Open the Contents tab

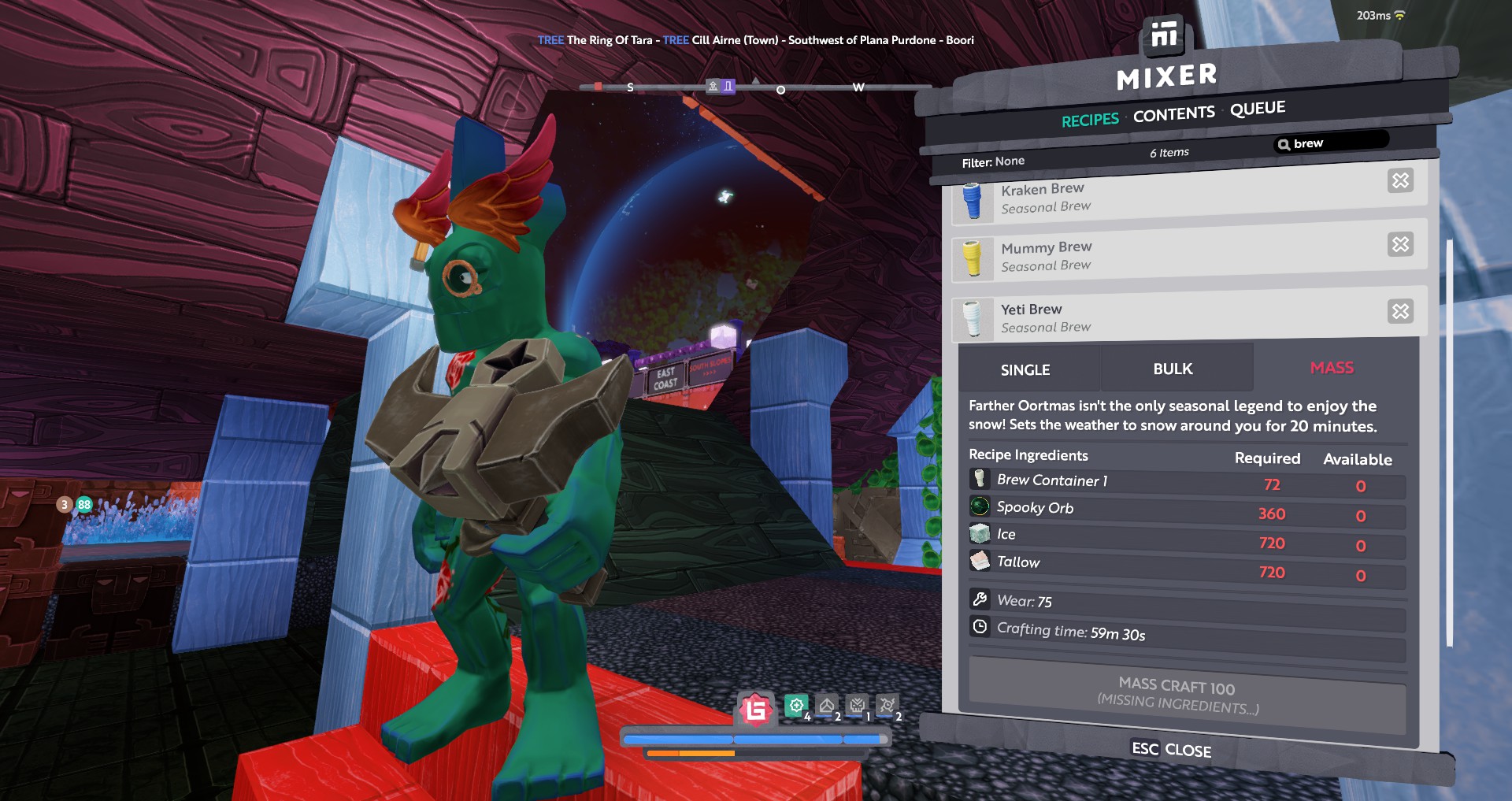click(x=1173, y=114)
